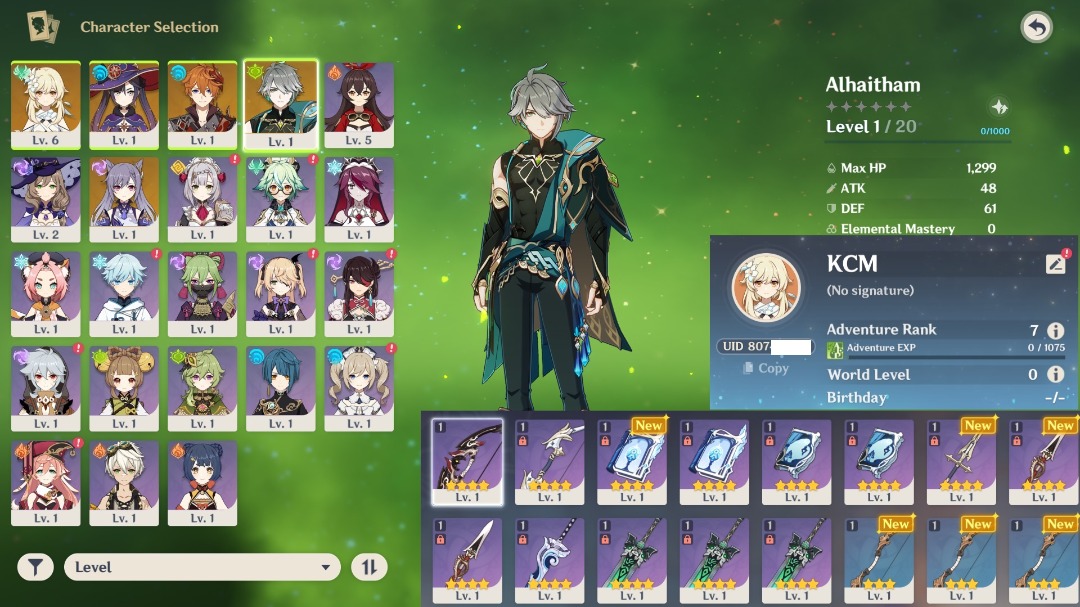
Task: Show Adventure Rank info
Action: (1055, 331)
